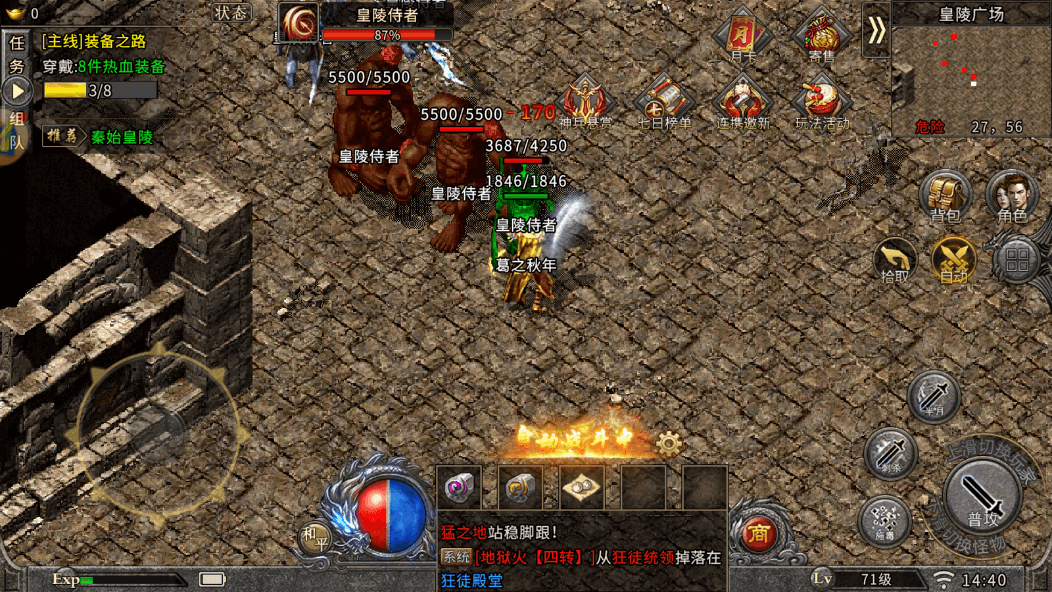Image resolution: width=1052 pixels, height=592 pixels.
Task: Activate the 半月 half-moon skill
Action: 933,396
